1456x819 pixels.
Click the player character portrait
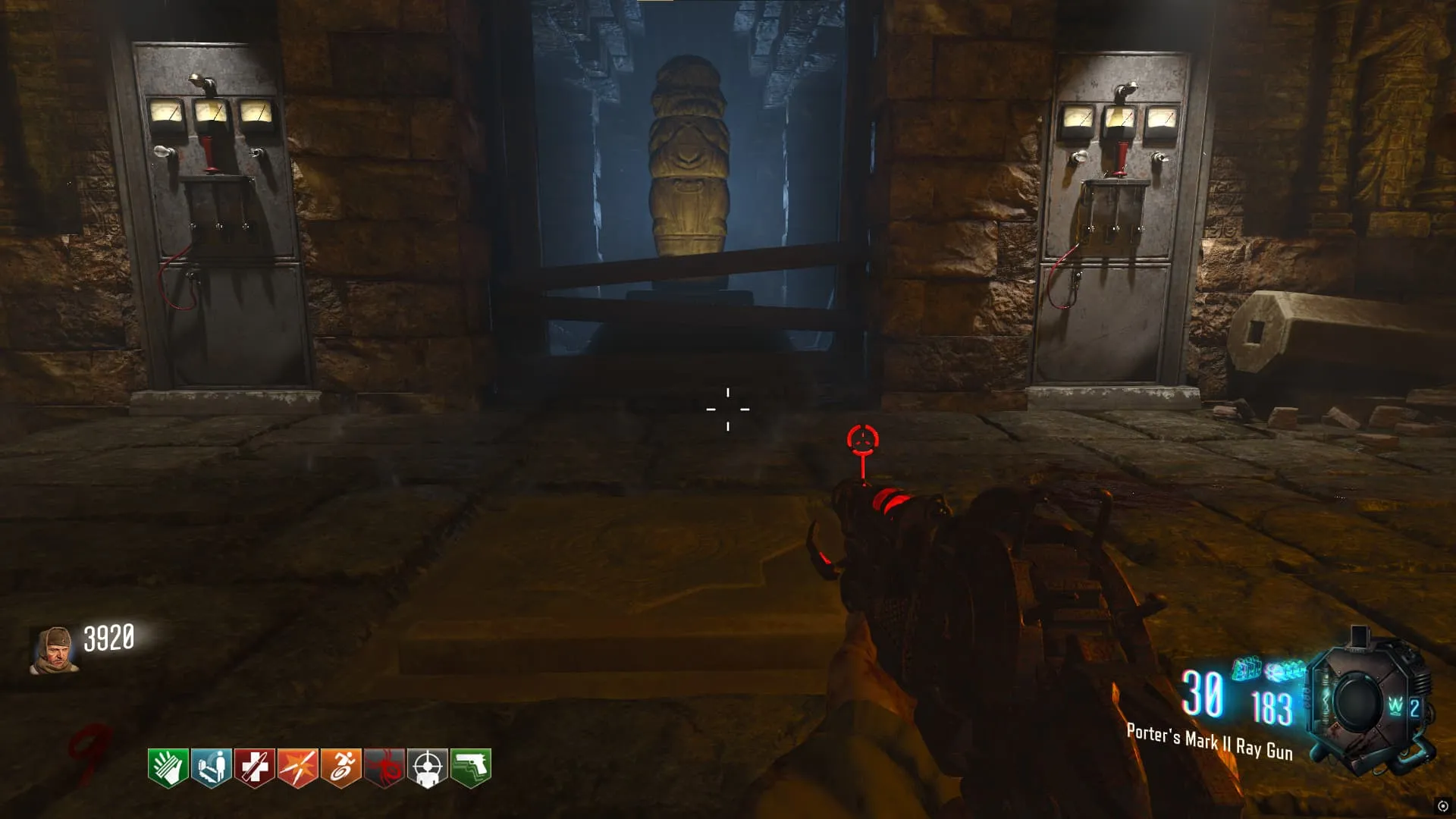click(x=54, y=650)
